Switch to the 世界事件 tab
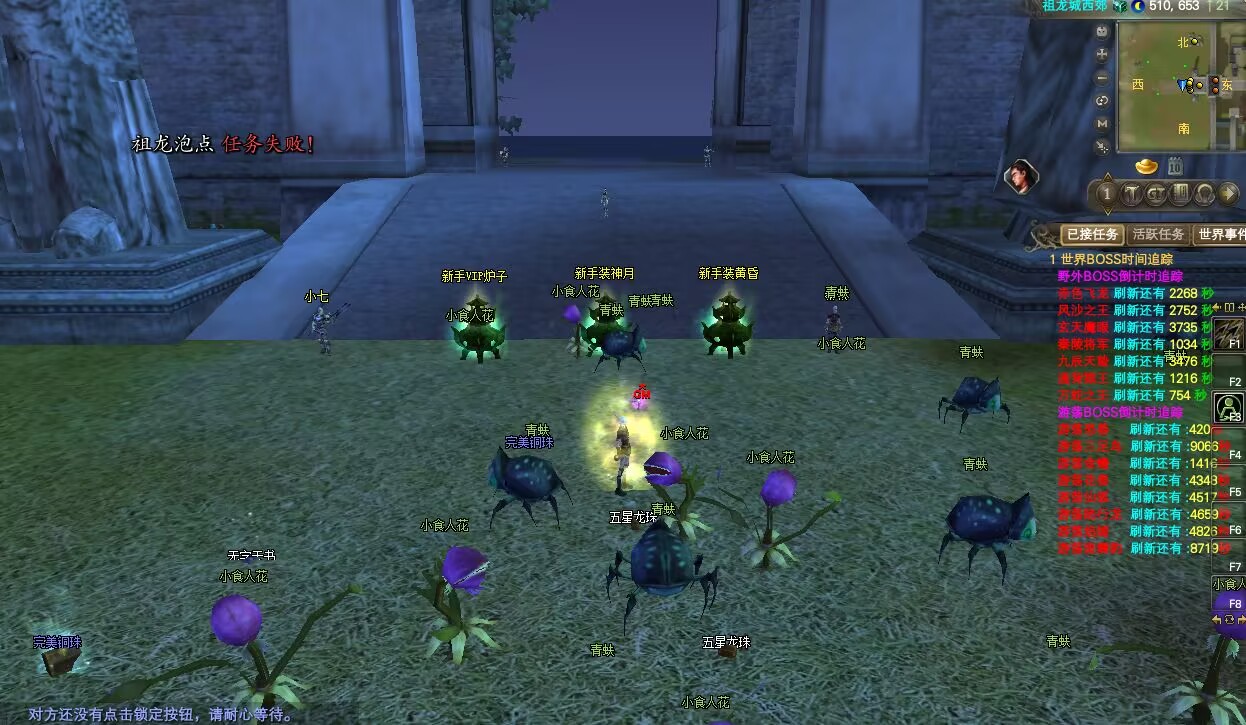This screenshot has height=725, width=1246. point(1220,235)
